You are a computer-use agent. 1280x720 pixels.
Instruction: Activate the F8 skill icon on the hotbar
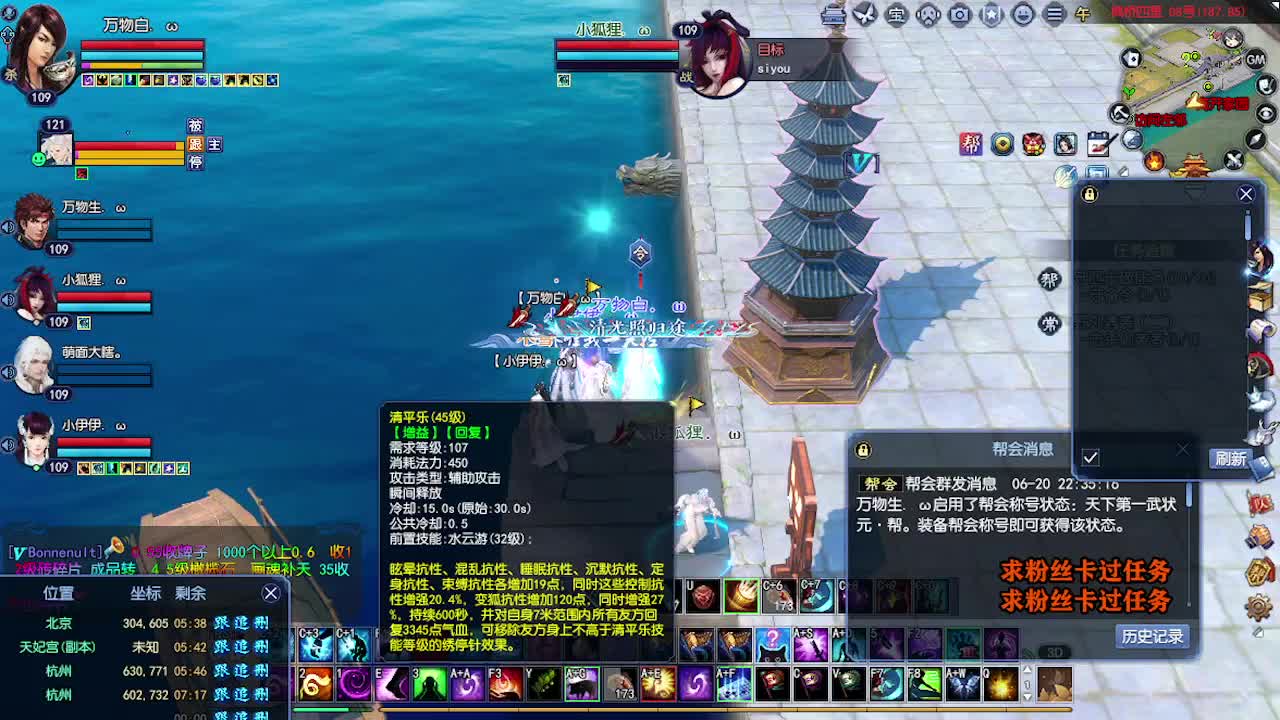point(923,684)
